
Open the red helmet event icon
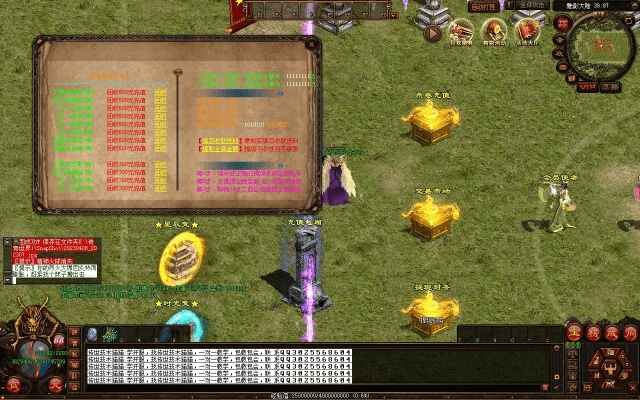point(493,31)
